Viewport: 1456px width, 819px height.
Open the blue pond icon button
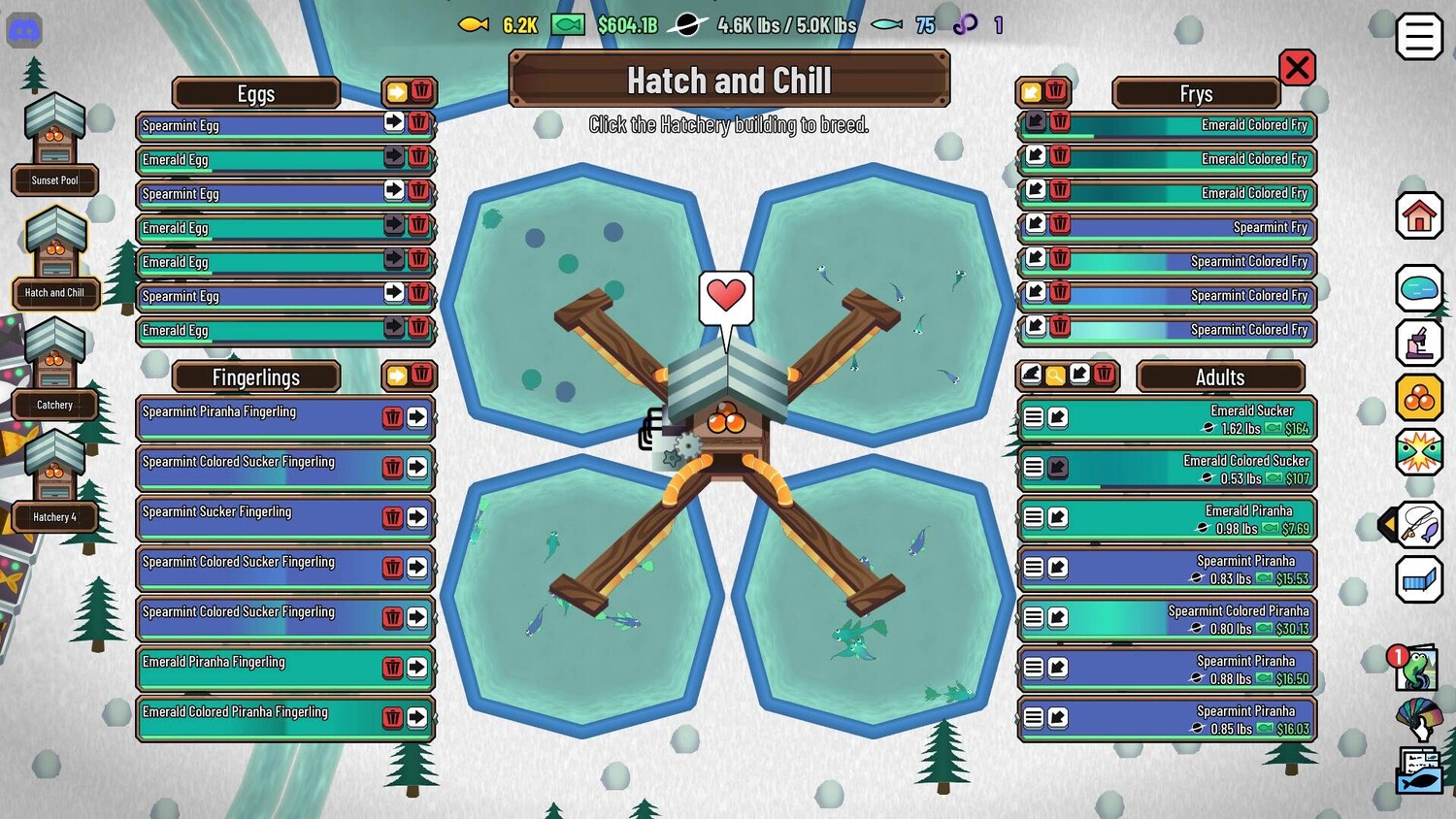(1418, 288)
